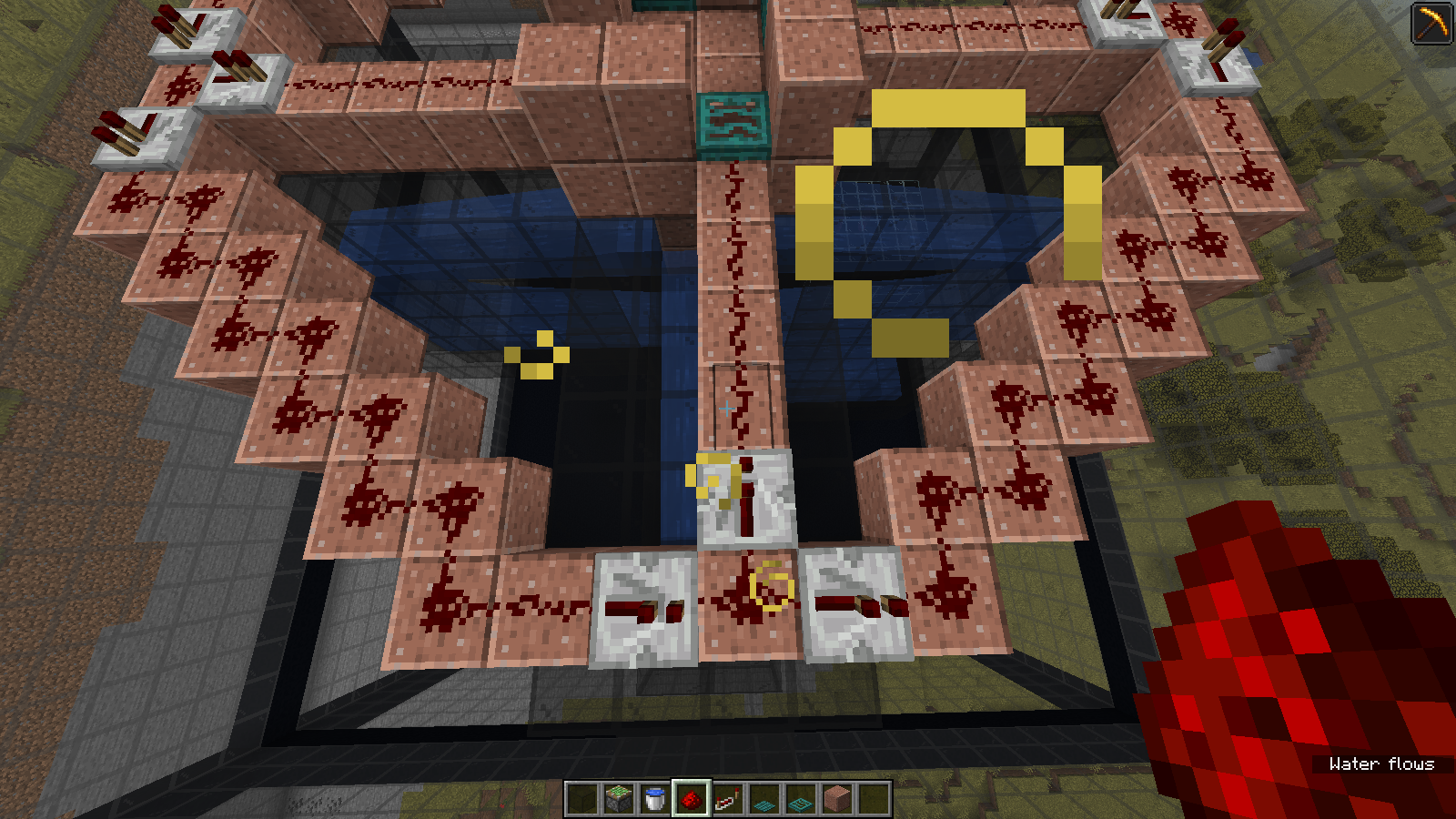
Task: Select the water bucket in the hotbar
Action: pyautogui.click(x=653, y=799)
